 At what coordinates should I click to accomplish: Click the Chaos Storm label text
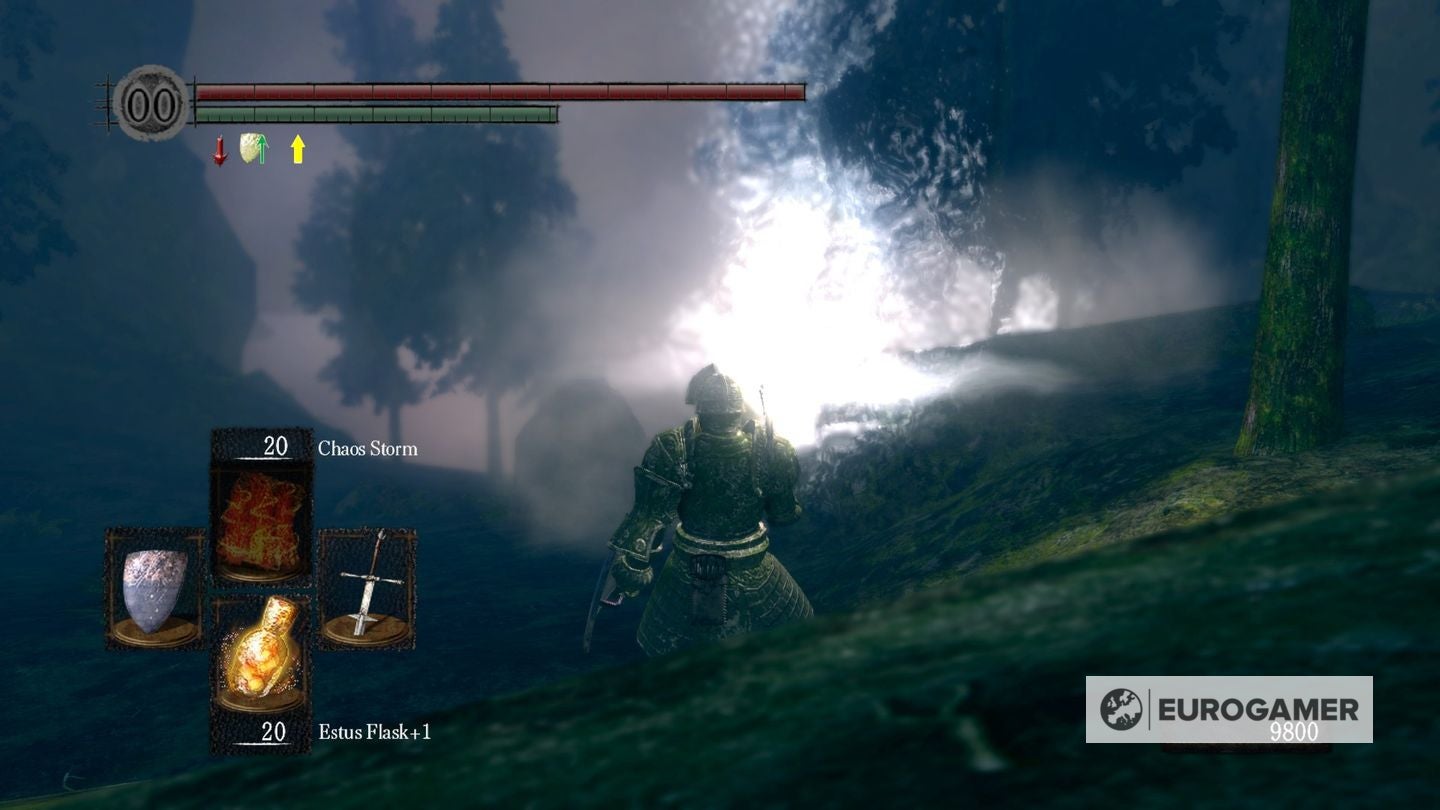click(x=366, y=449)
